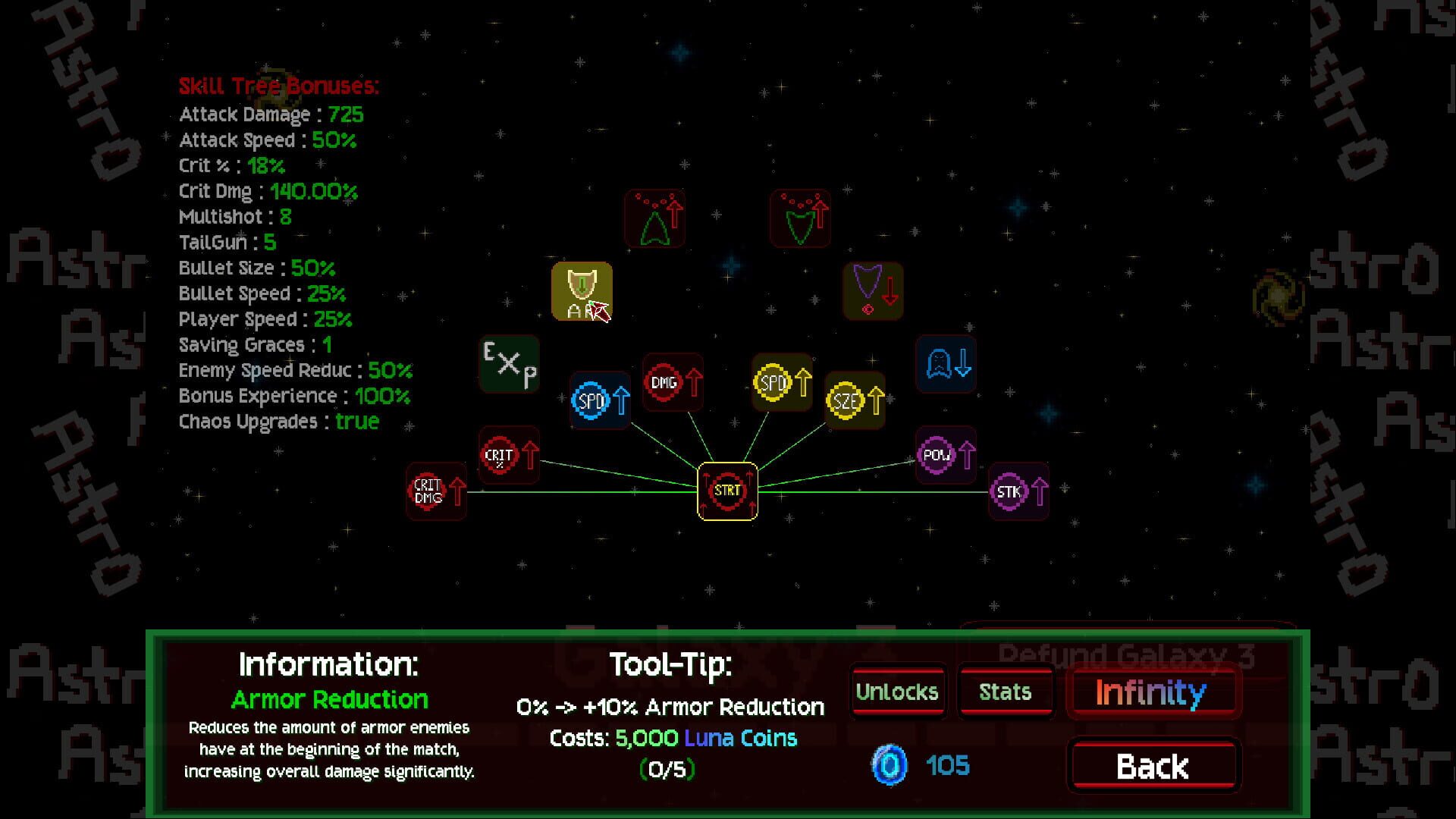Screen dimensions: 1456x819
Task: Select the blue SPD player speed node
Action: [599, 398]
